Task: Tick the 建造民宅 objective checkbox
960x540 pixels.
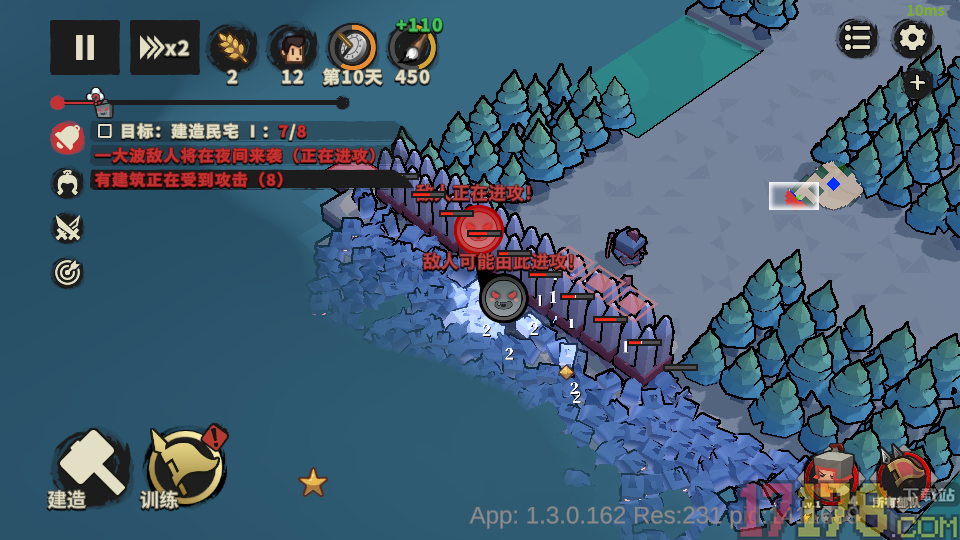Action: 104,131
